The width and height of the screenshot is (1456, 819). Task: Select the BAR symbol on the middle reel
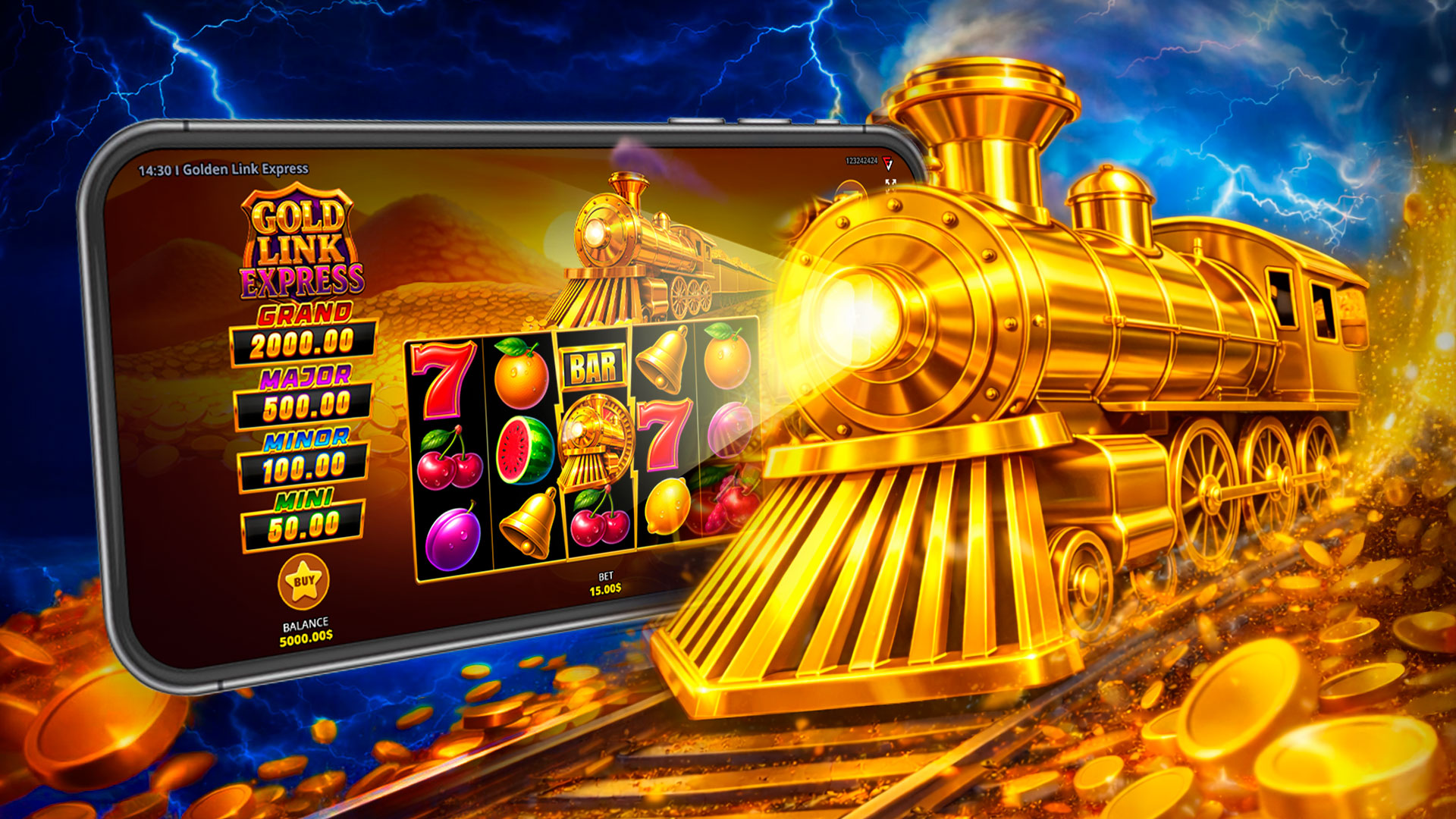595,366
